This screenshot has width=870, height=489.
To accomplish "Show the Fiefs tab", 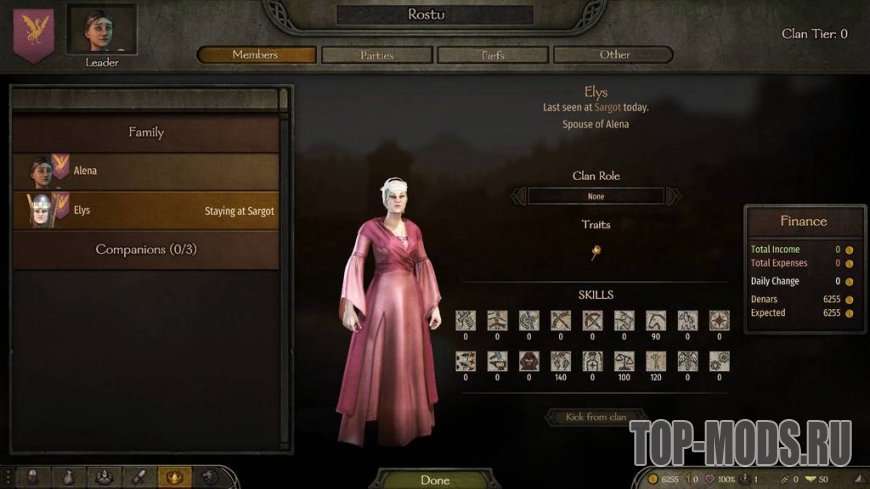I will pyautogui.click(x=493, y=55).
